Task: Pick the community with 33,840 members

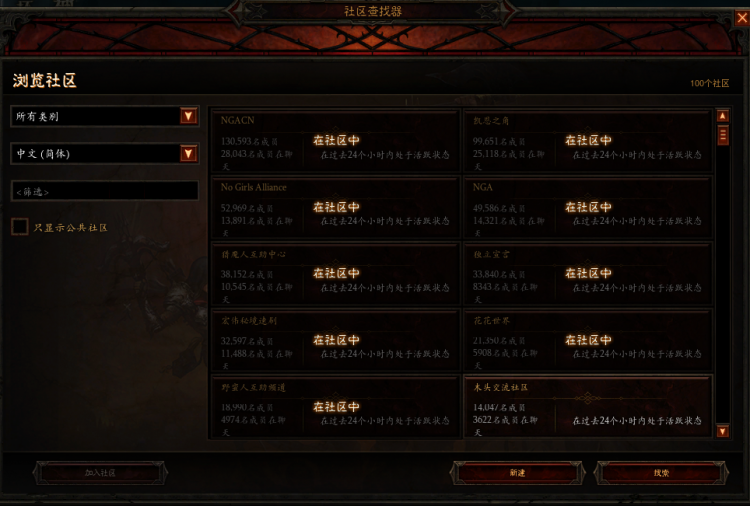Action: (x=588, y=273)
